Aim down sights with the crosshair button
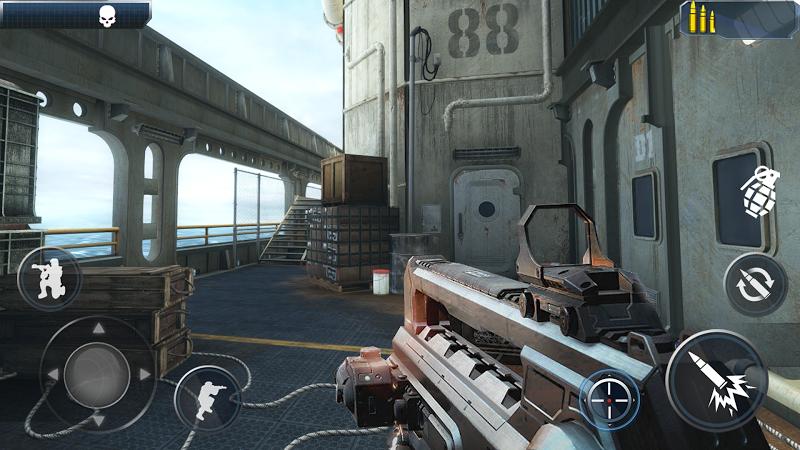 [609, 399]
